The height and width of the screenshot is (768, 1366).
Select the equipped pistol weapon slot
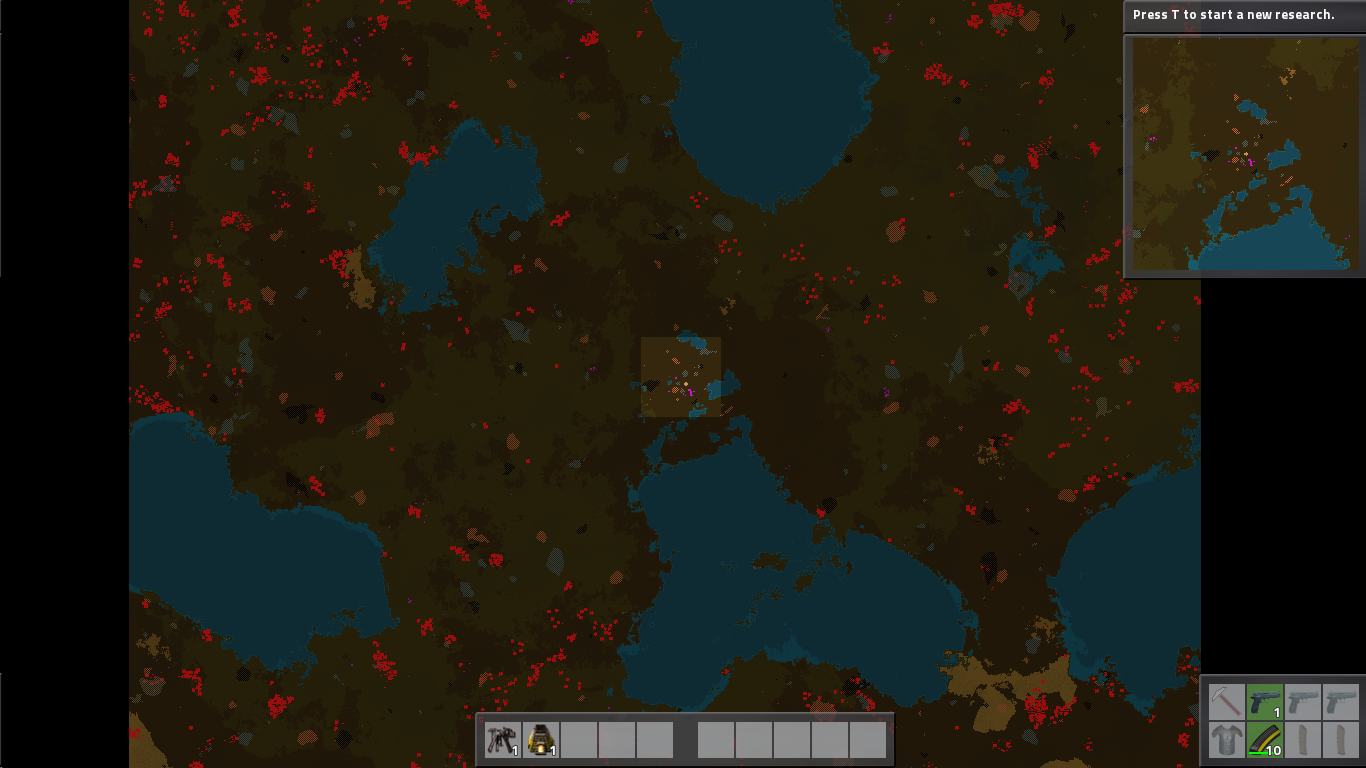[1265, 702]
